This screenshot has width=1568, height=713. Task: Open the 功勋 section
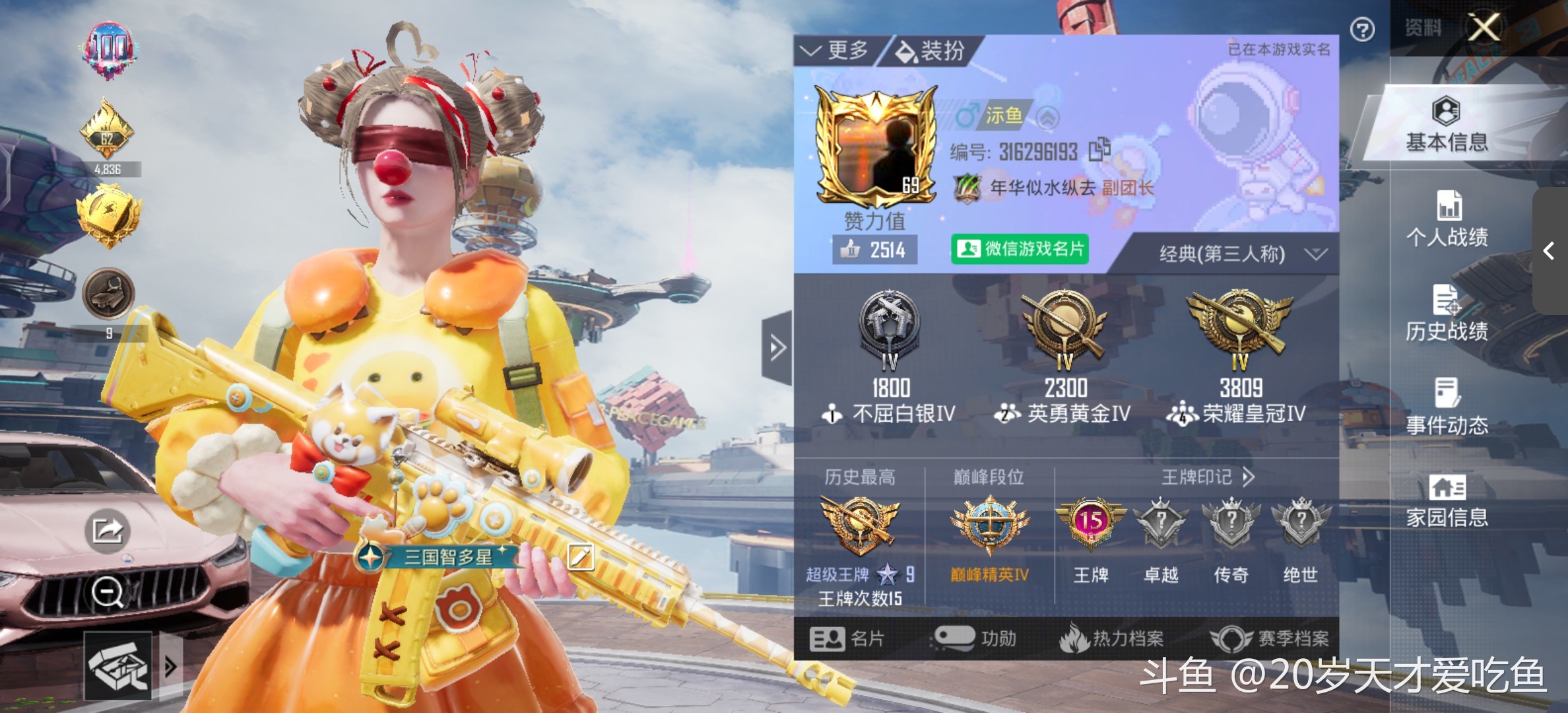tap(975, 638)
